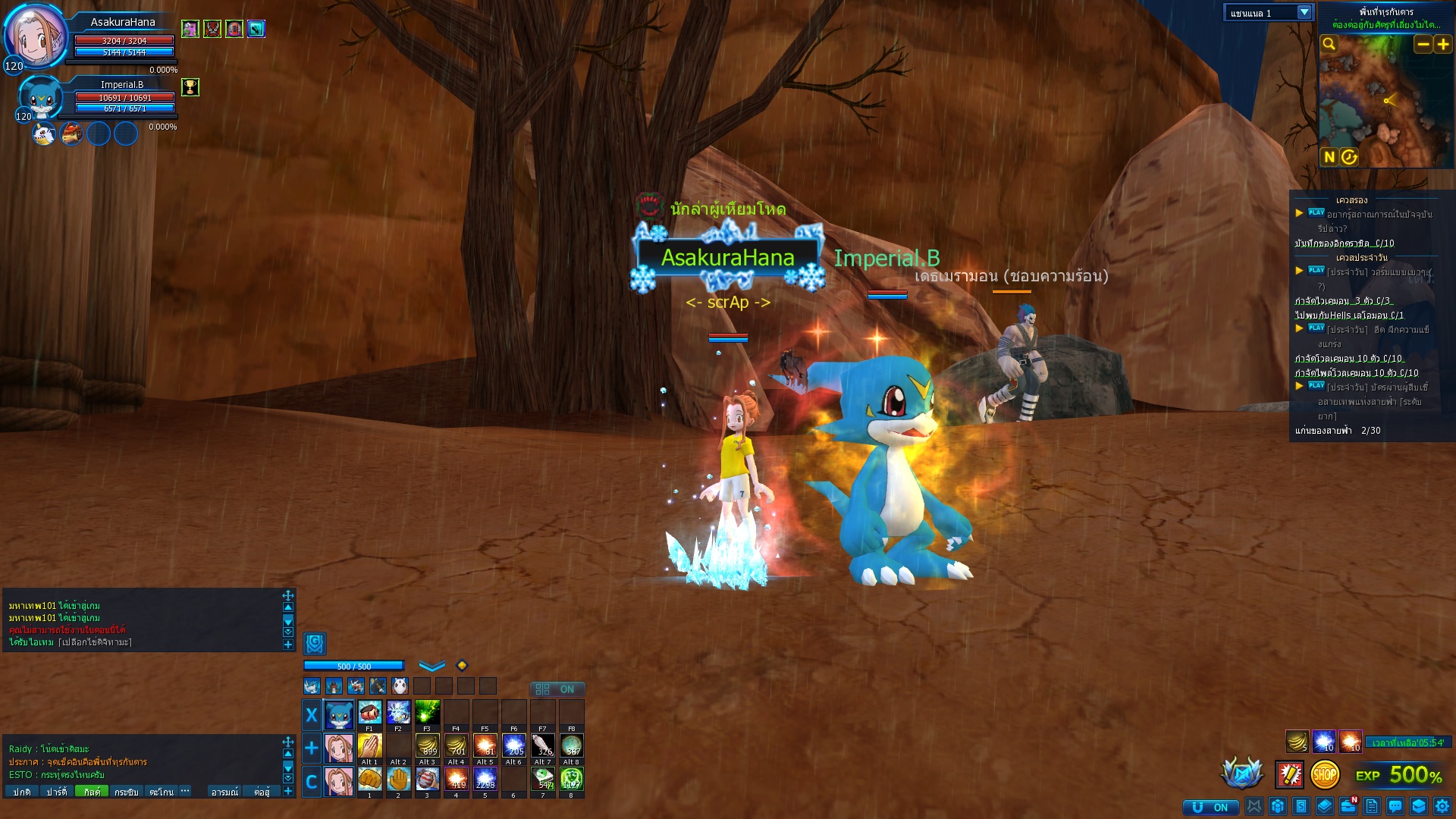The image size is (1456, 819).
Task: Open the briefcase inventory icon with N badge
Action: coord(1348,806)
